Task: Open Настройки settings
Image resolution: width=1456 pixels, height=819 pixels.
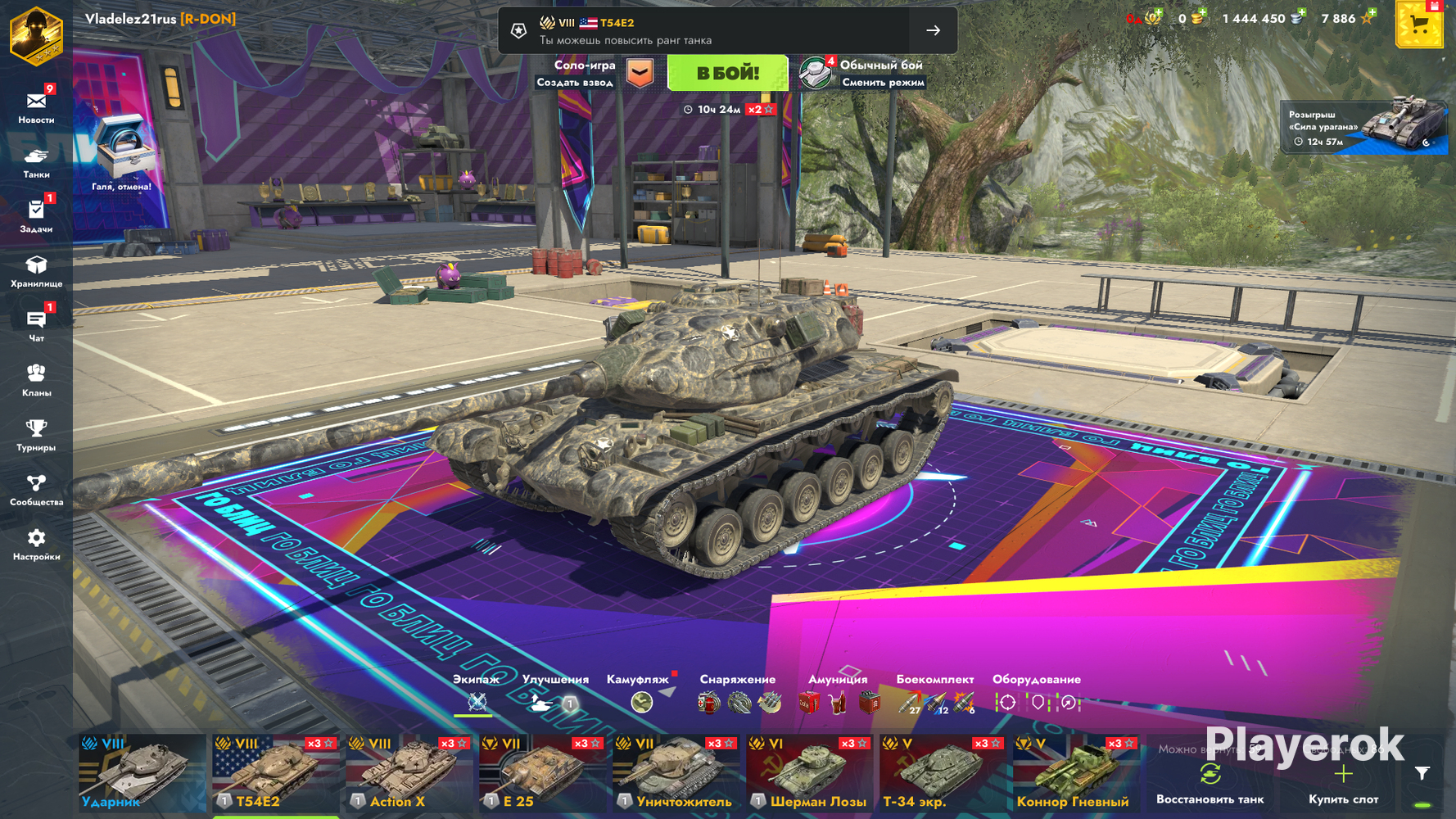Action: pyautogui.click(x=36, y=544)
